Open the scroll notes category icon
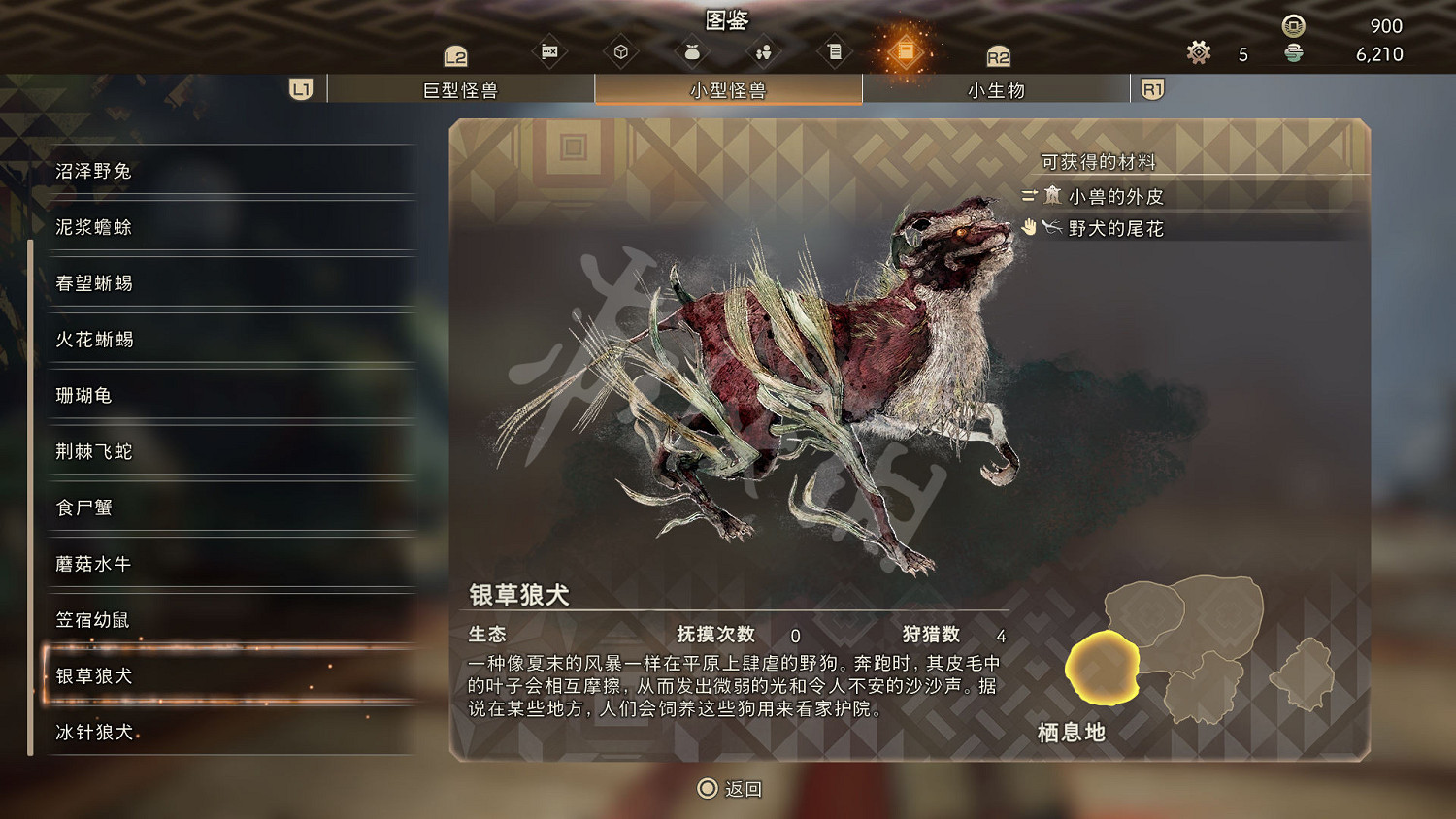This screenshot has width=1456, height=819. click(835, 52)
